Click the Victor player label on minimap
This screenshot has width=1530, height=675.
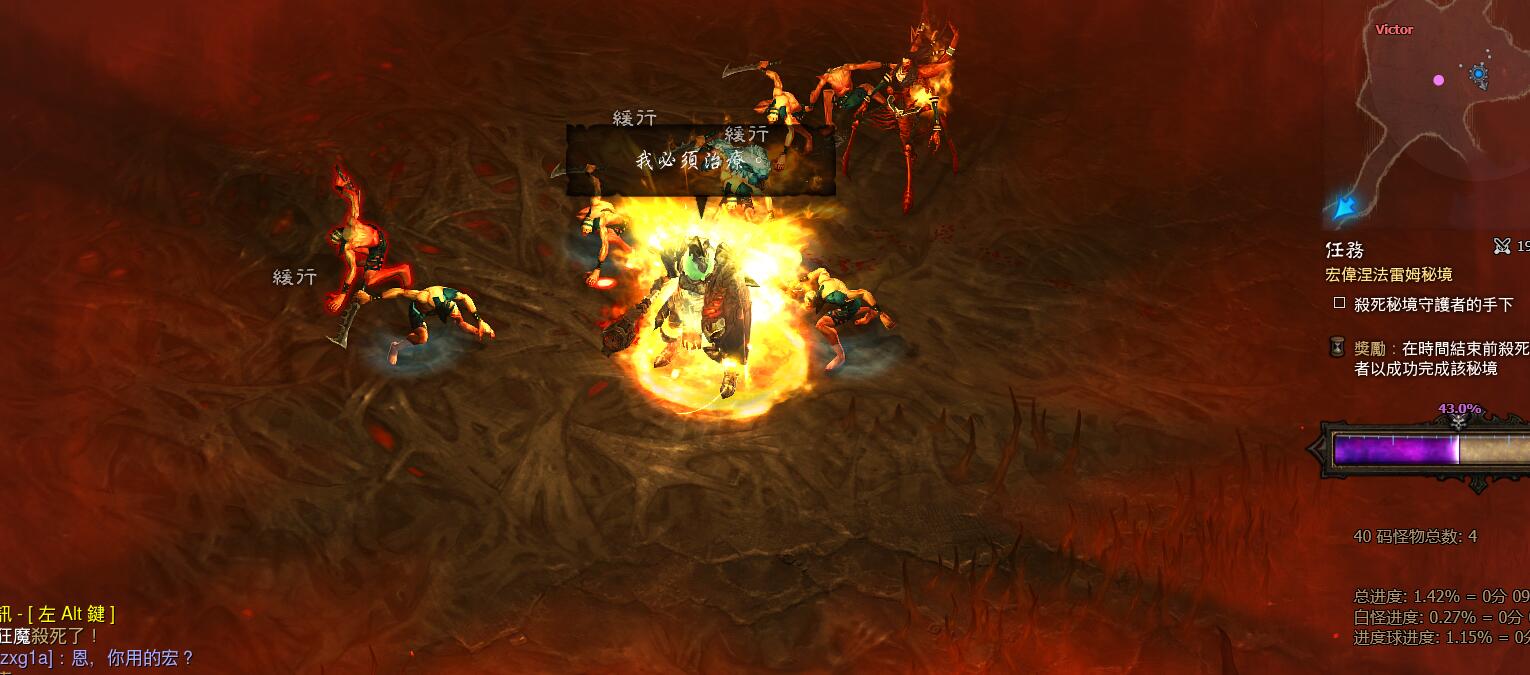[x=1394, y=30]
